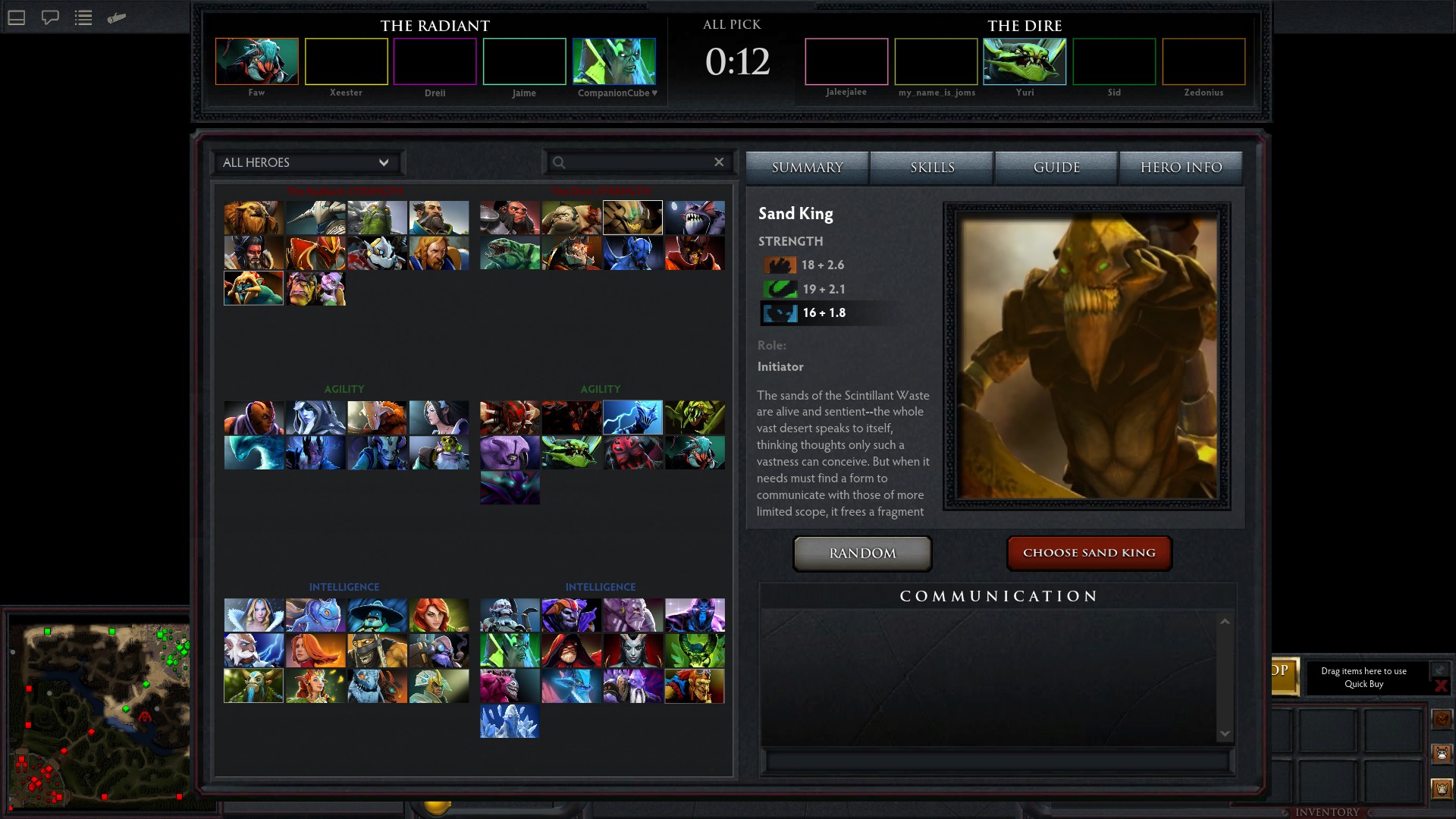Open CompanionCube player dropdown arrow
This screenshot has width=1456, height=819.
point(654,93)
